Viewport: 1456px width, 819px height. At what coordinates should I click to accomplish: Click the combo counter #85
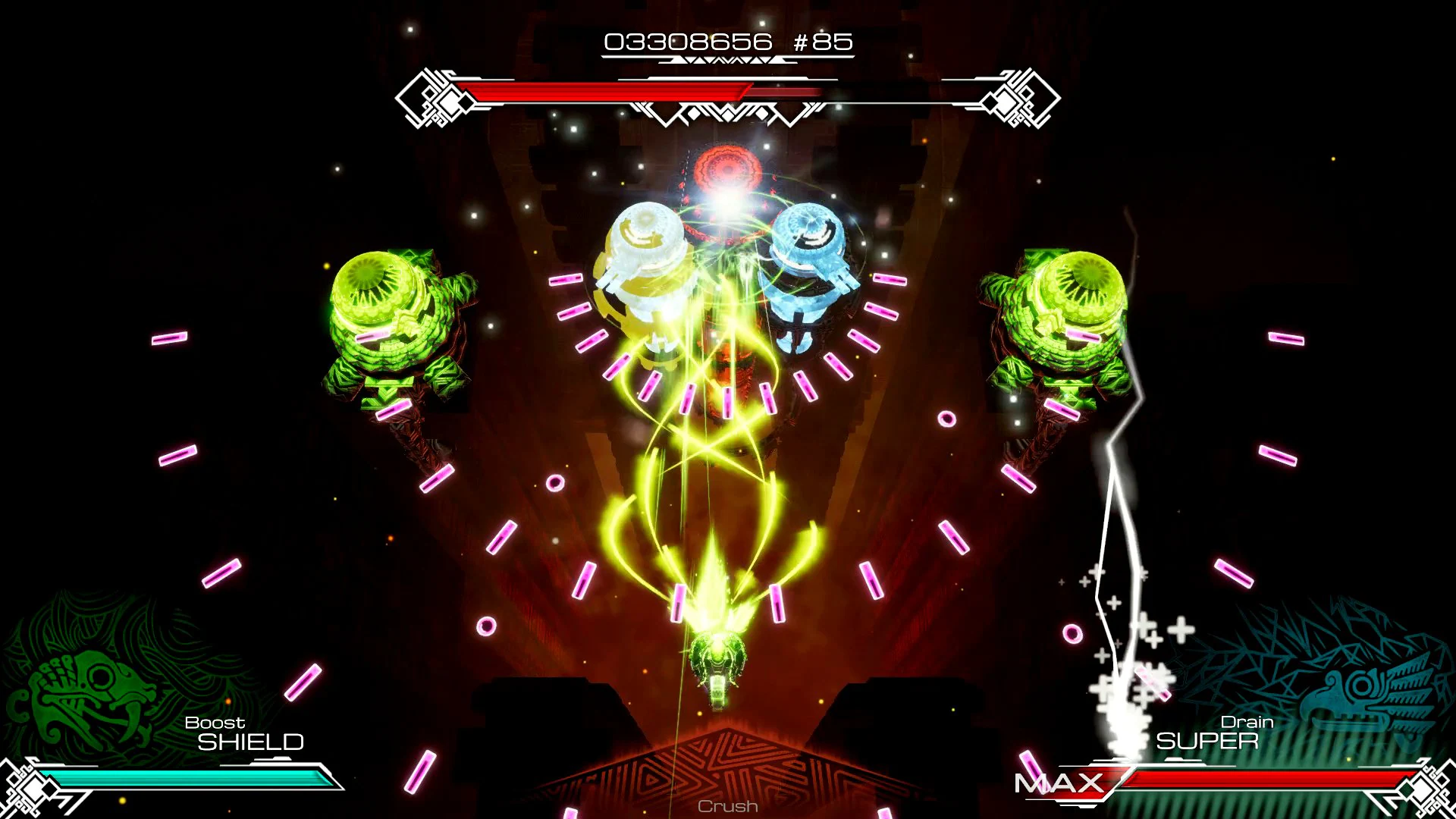point(827,42)
